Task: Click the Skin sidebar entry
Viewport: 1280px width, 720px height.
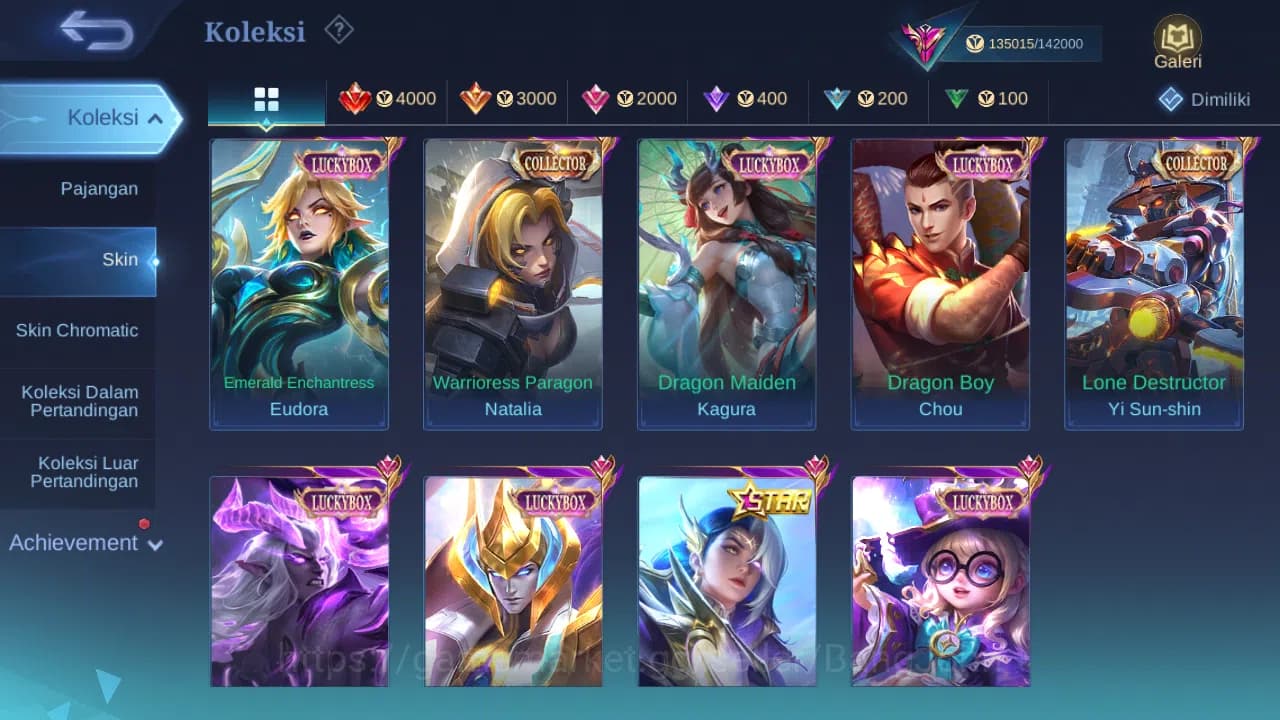Action: 120,259
